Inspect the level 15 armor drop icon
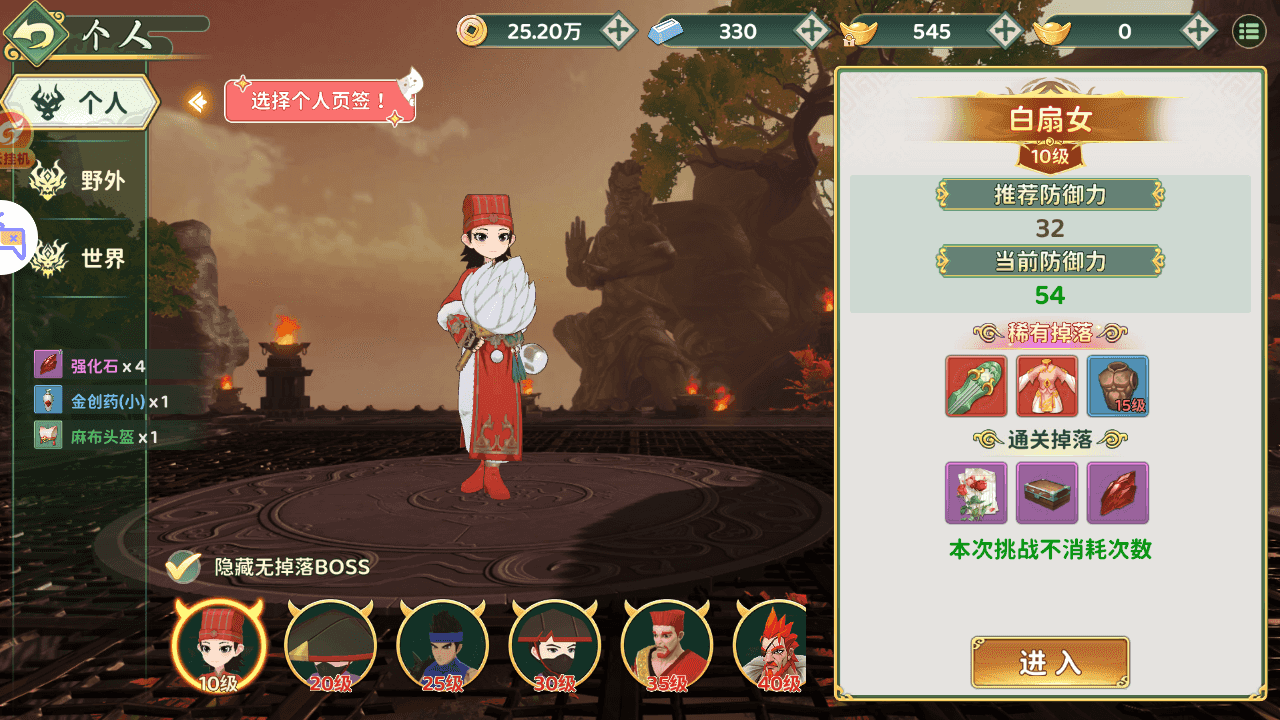The image size is (1280, 720). (x=1117, y=386)
